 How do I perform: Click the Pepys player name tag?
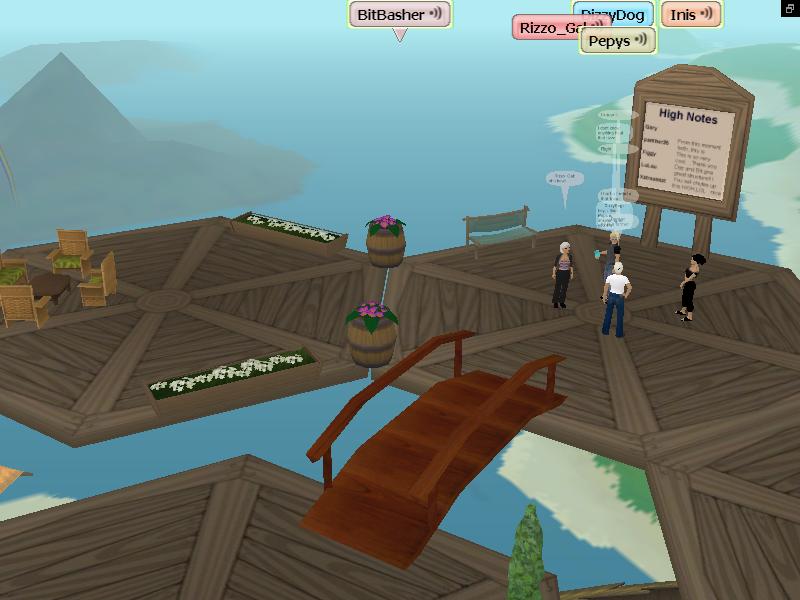(x=609, y=41)
